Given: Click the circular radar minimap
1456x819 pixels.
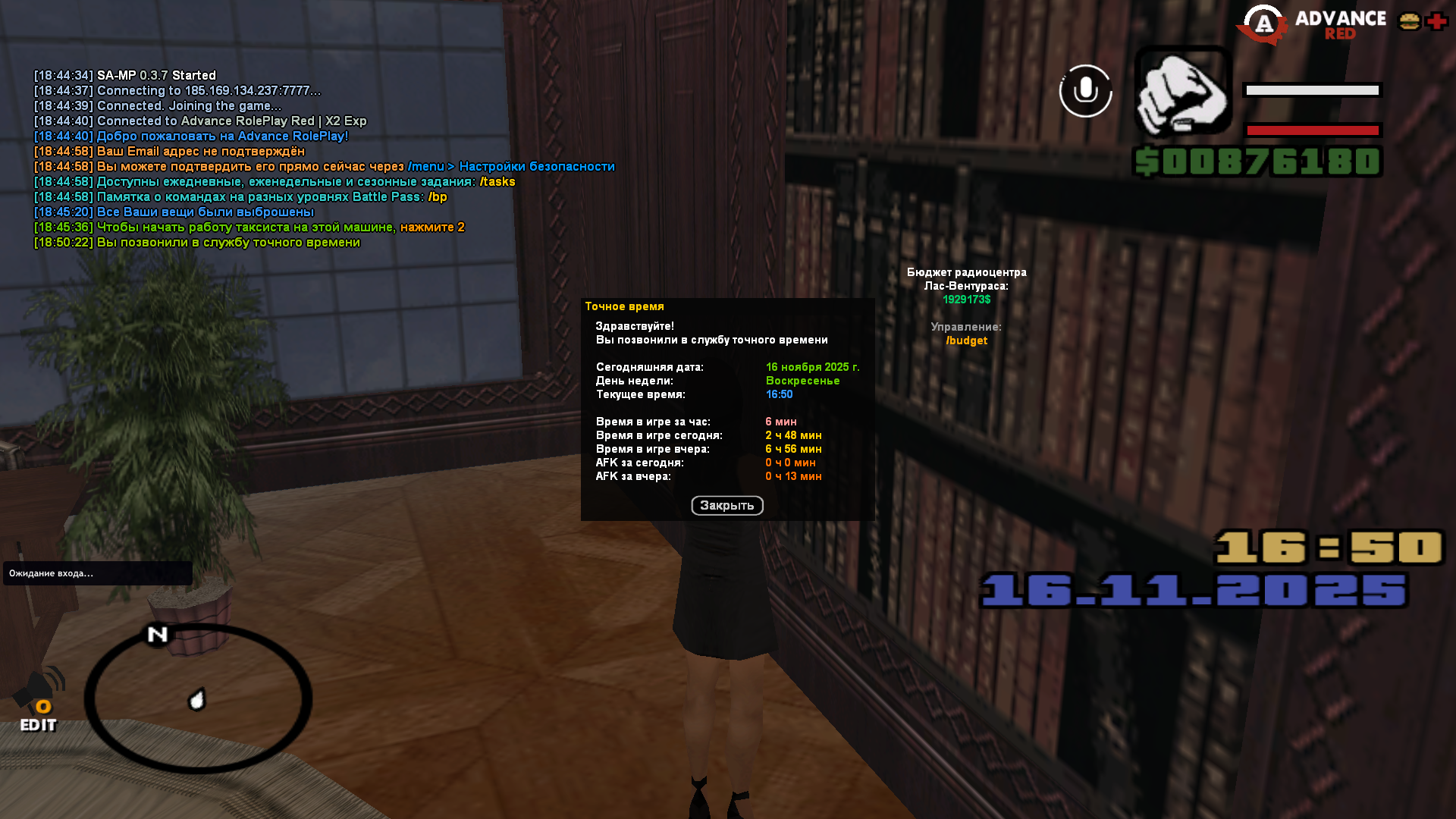Looking at the screenshot, I should 198,698.
